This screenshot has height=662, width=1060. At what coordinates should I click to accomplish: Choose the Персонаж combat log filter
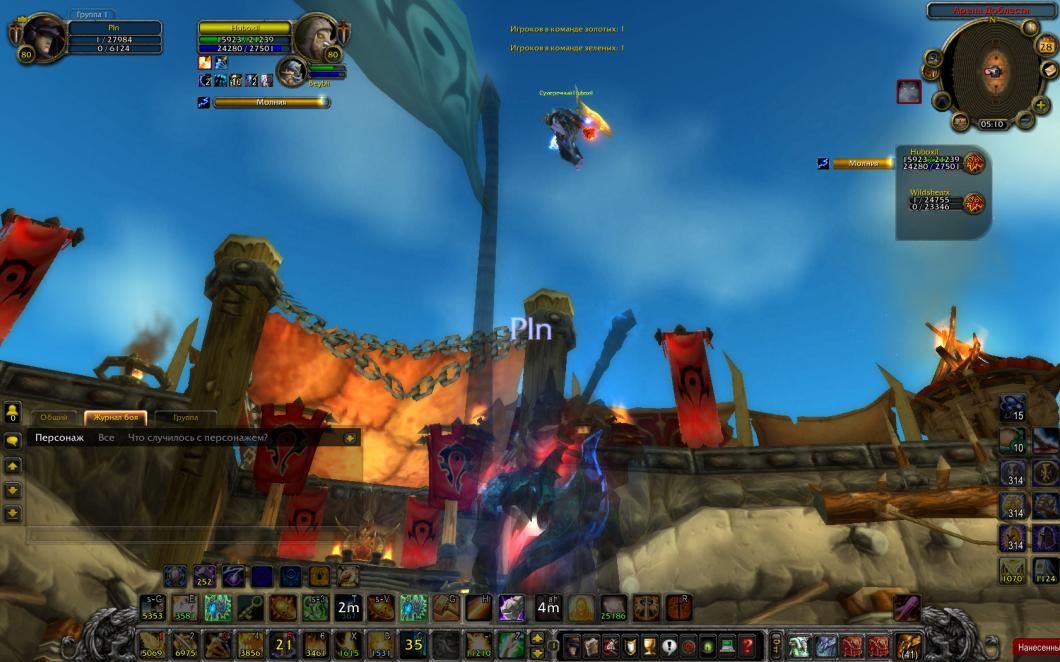(x=58, y=438)
